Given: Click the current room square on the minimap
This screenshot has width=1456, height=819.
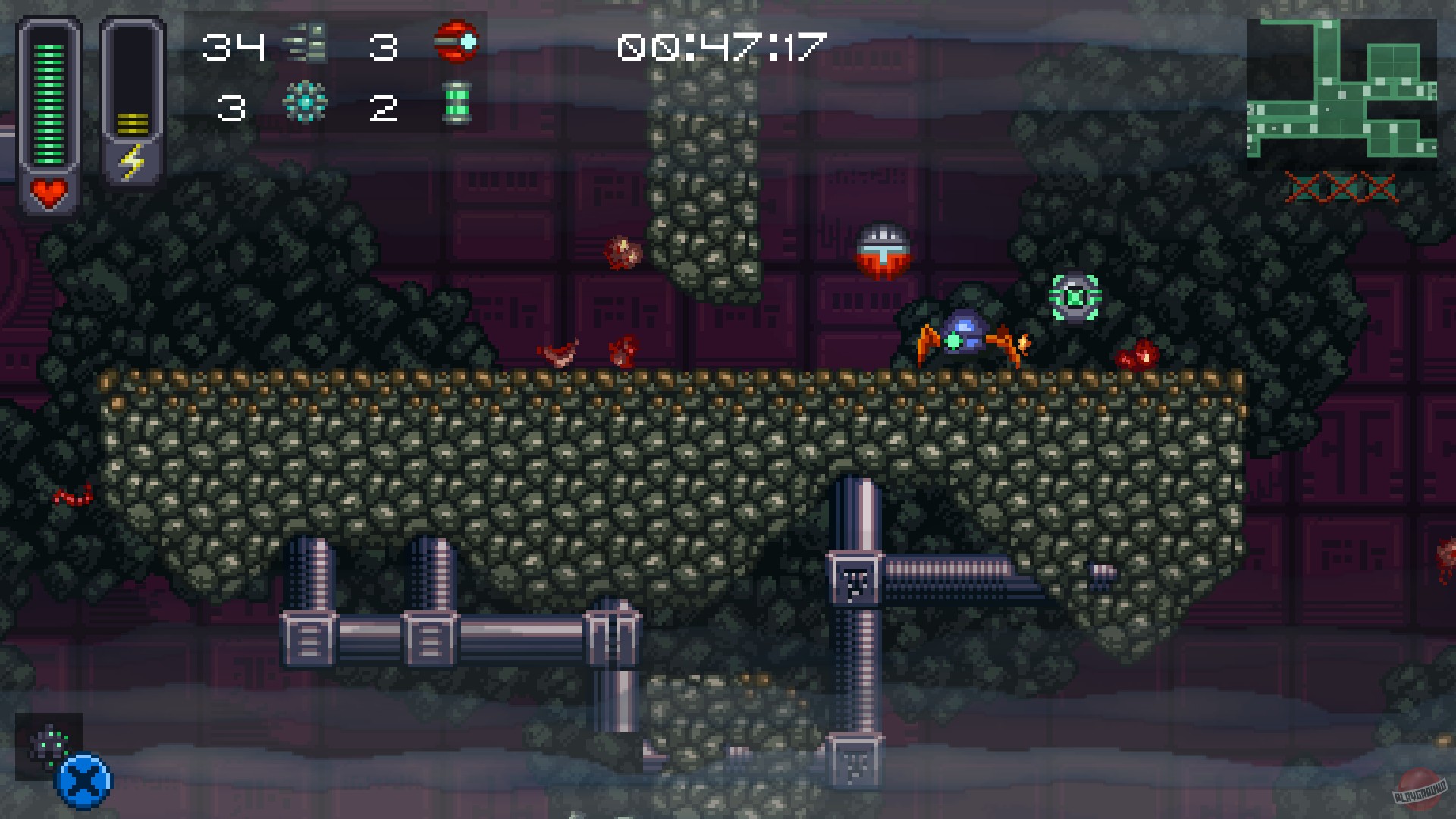Looking at the screenshot, I should 1342,95.
